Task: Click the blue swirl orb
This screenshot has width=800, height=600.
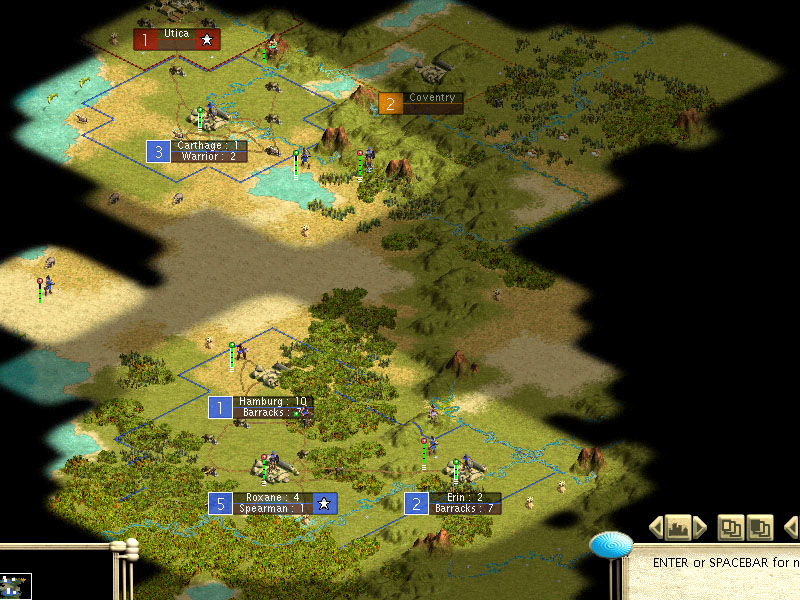Action: tap(610, 545)
